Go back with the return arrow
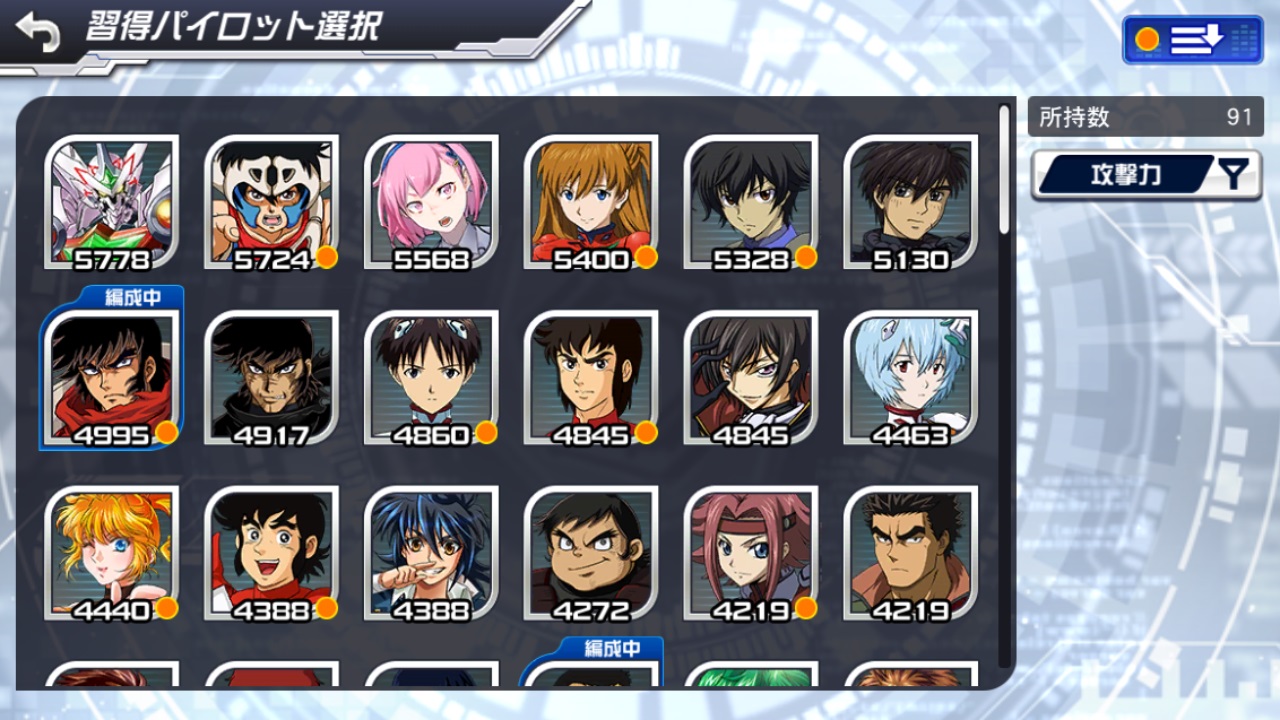Viewport: 1280px width, 720px height. point(38,33)
